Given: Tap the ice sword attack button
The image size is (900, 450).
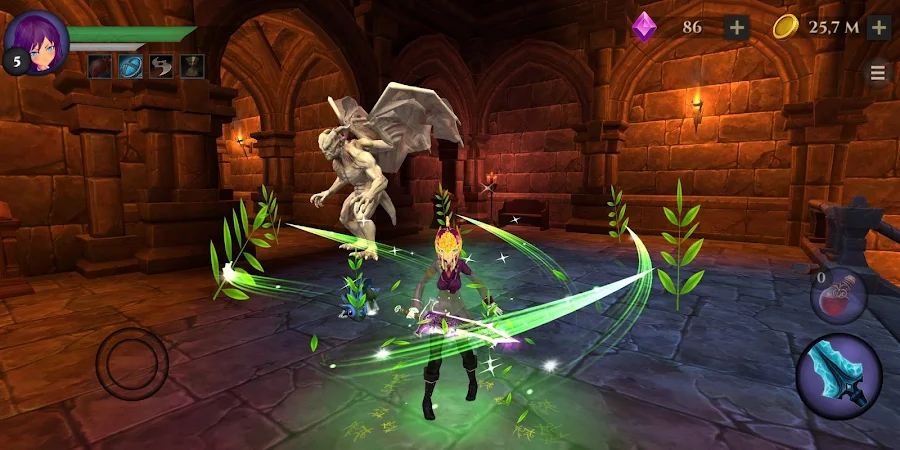Looking at the screenshot, I should coord(838,376).
